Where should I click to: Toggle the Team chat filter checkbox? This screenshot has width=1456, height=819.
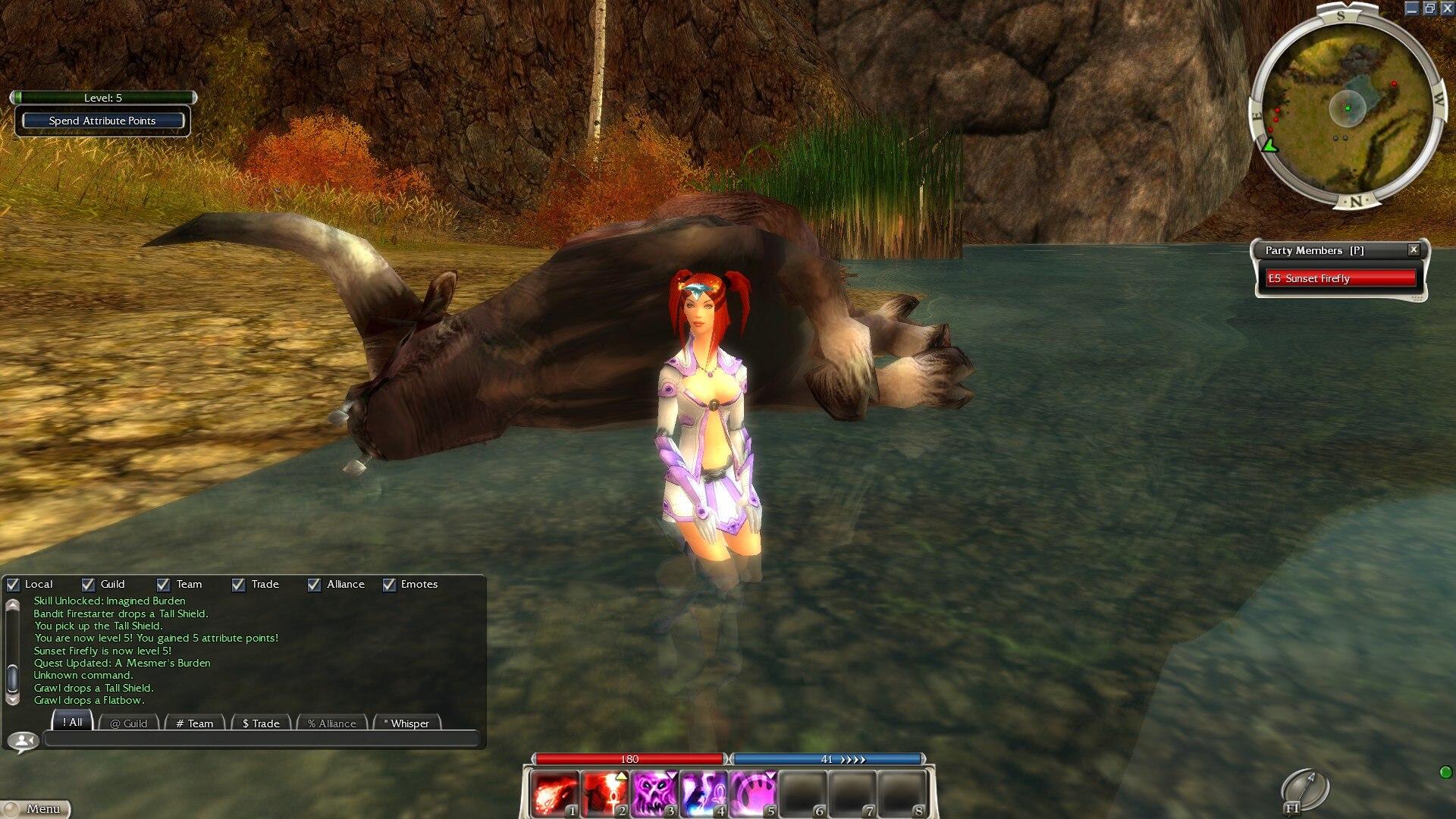coord(163,585)
